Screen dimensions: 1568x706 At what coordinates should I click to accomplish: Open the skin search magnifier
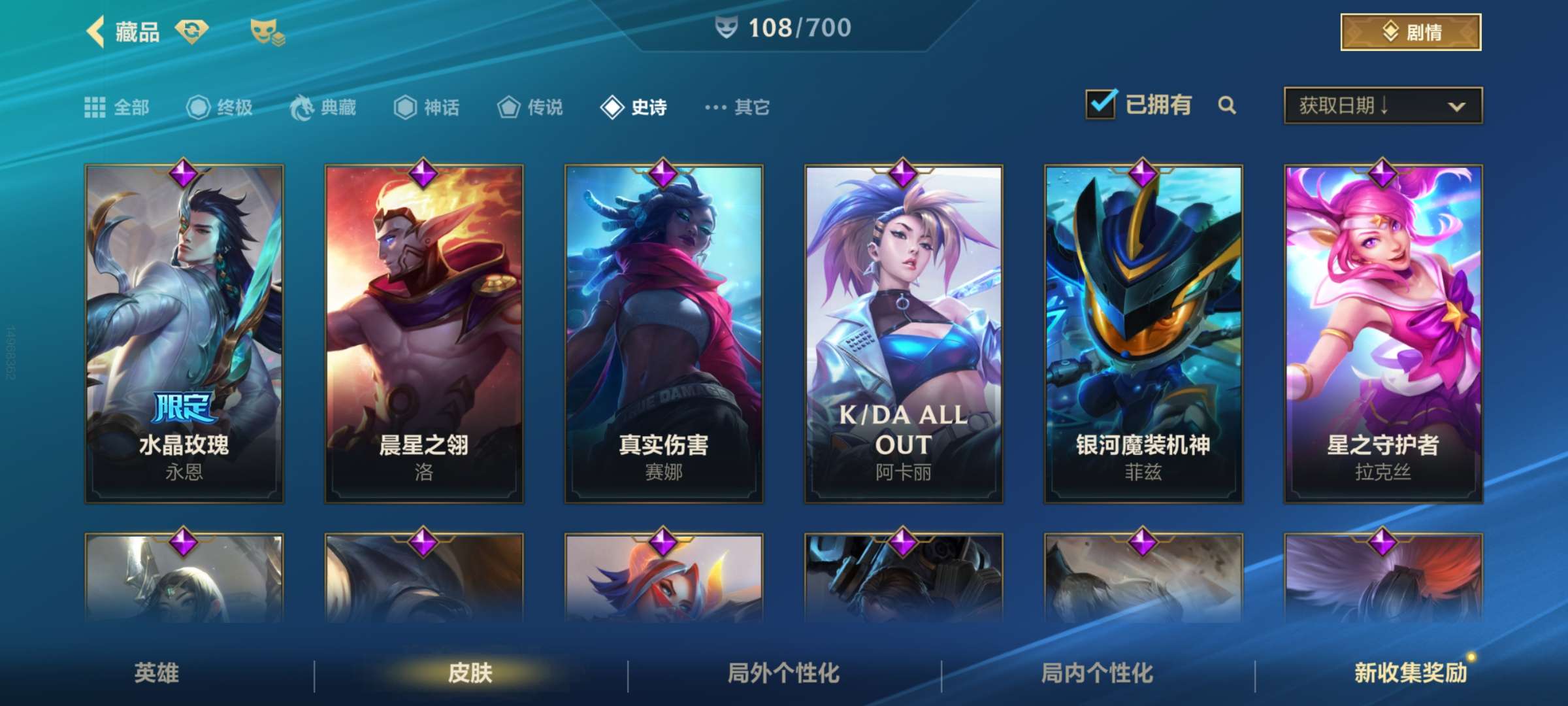tap(1227, 105)
